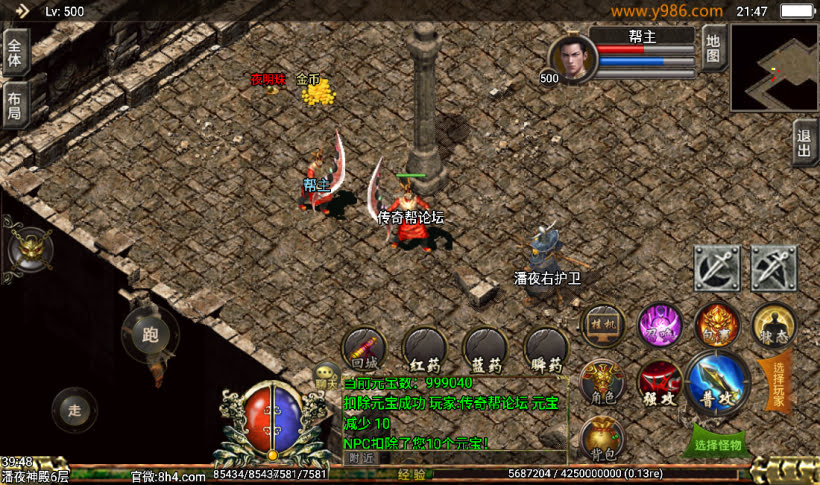Open the 角色 character sheet
Viewport: 820px width, 485px height.
[x=602, y=382]
